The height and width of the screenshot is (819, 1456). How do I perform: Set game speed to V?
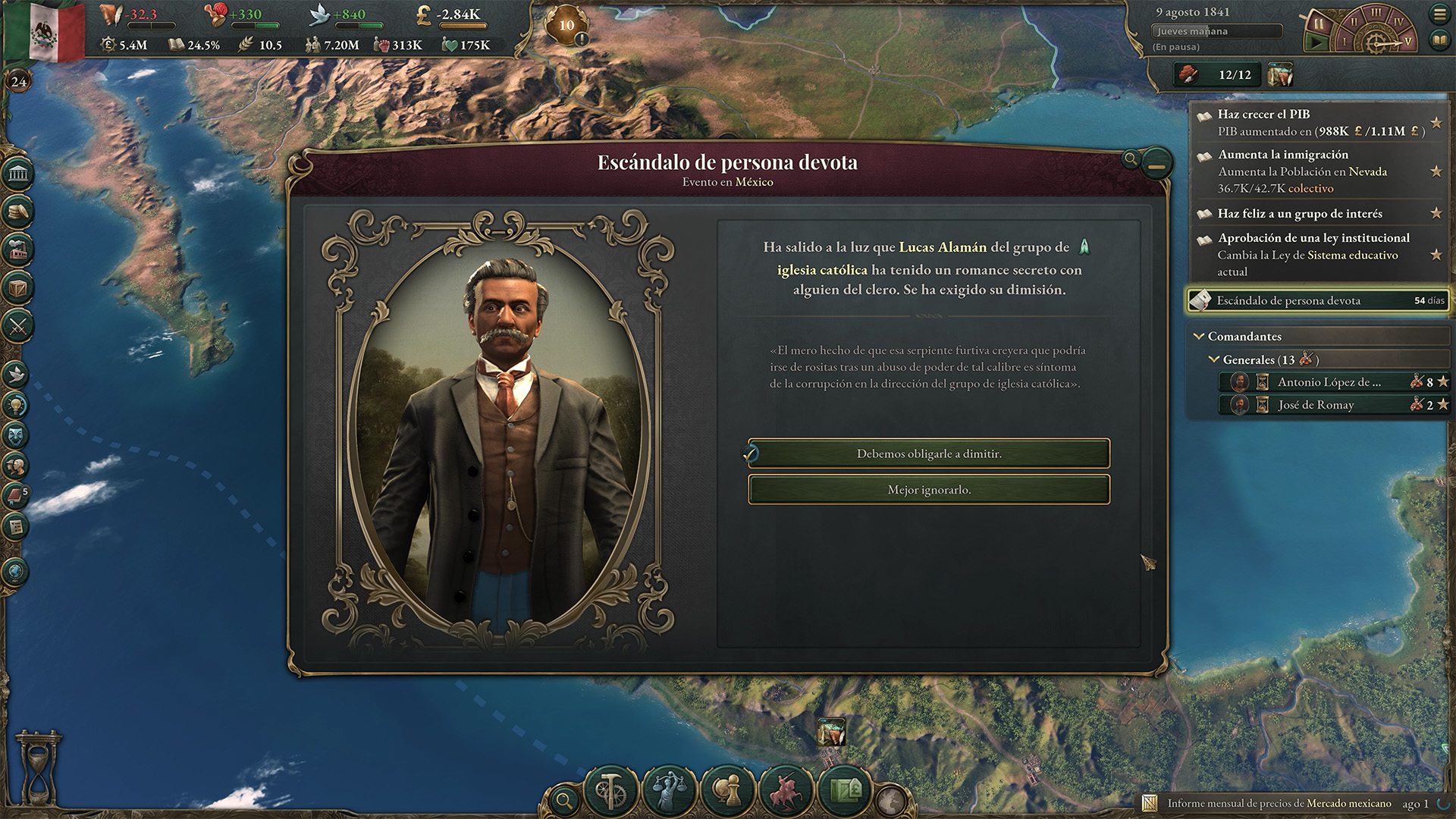tap(1407, 42)
